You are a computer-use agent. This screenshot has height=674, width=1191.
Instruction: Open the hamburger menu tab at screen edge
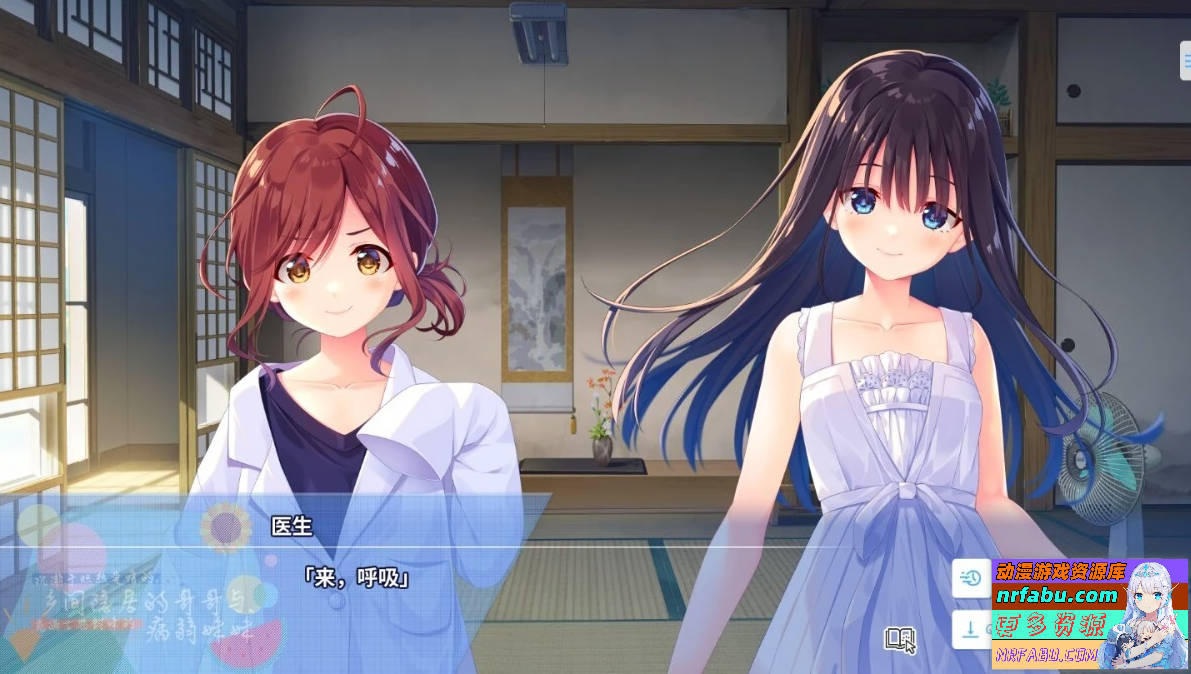1185,59
